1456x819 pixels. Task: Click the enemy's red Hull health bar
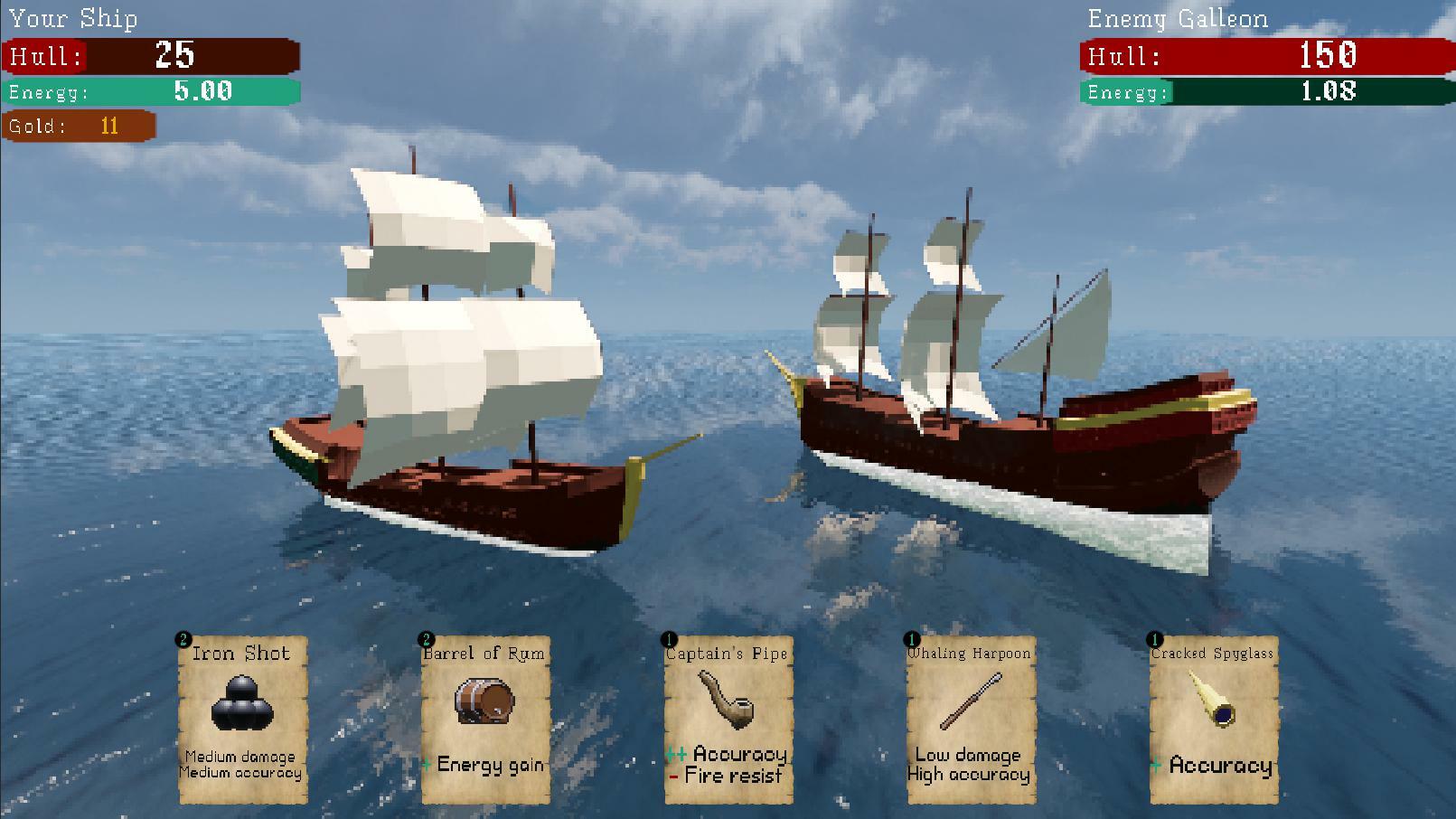(x=1264, y=56)
